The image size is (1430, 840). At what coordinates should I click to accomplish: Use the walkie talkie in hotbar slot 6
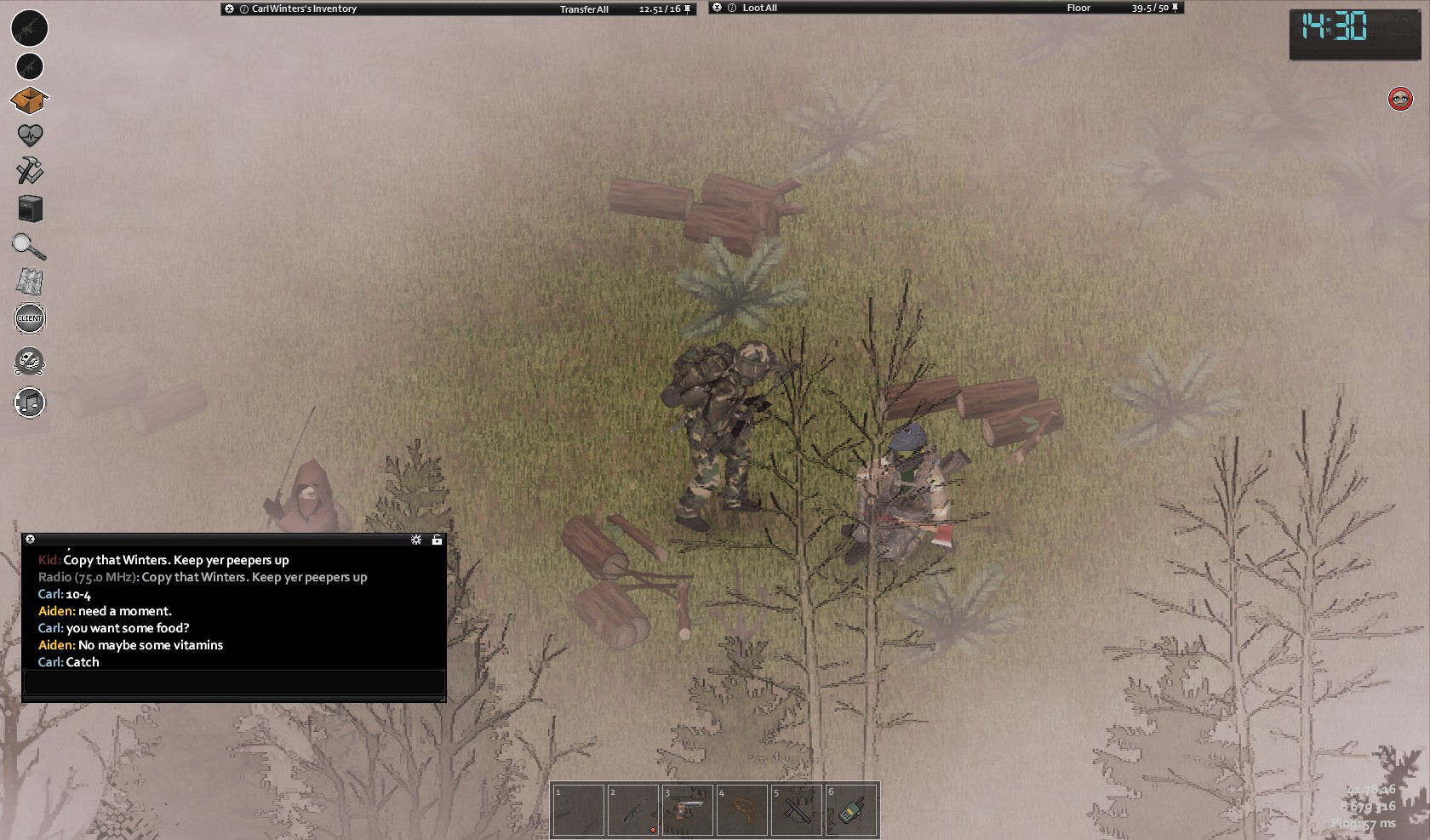[850, 809]
